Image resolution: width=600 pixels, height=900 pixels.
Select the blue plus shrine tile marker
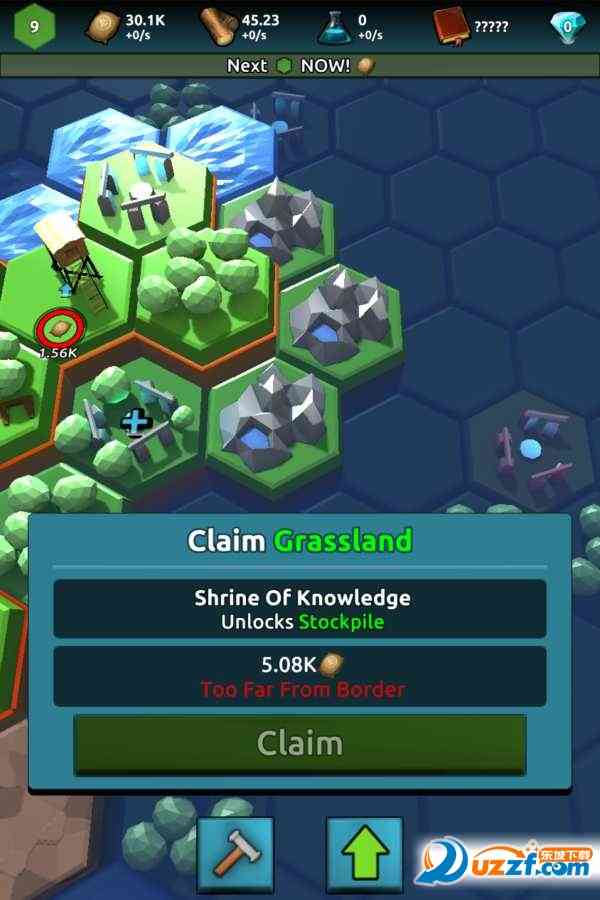tap(135, 422)
